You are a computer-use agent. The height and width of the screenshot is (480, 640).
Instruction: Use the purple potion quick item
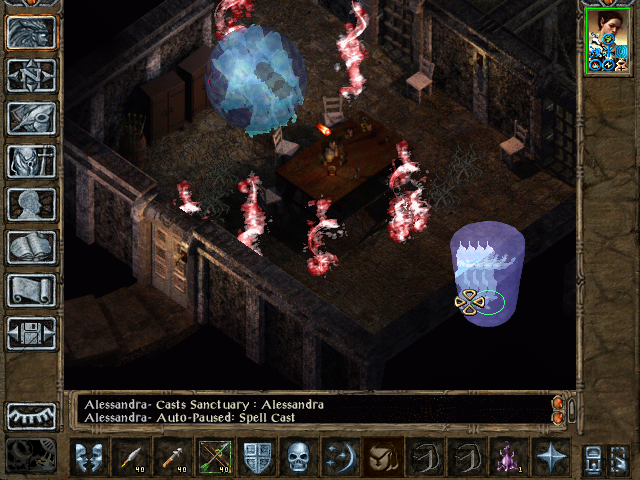(508, 457)
